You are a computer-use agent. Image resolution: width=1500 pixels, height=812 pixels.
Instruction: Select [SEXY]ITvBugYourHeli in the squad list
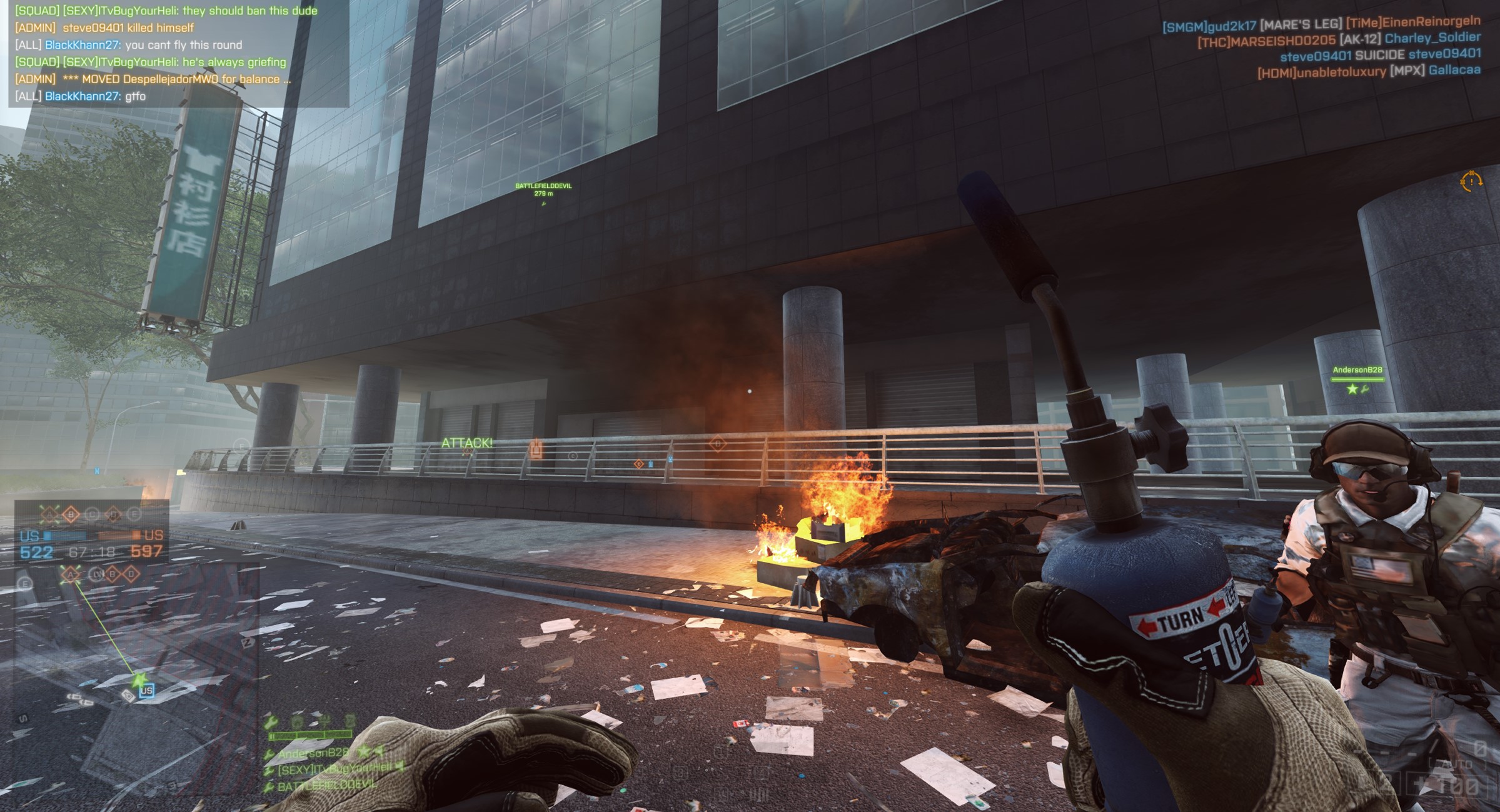click(335, 769)
